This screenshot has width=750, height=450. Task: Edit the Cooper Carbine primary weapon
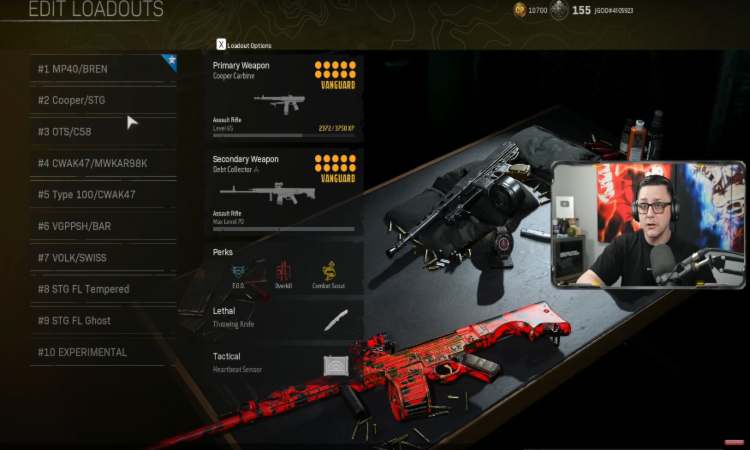[x=284, y=98]
